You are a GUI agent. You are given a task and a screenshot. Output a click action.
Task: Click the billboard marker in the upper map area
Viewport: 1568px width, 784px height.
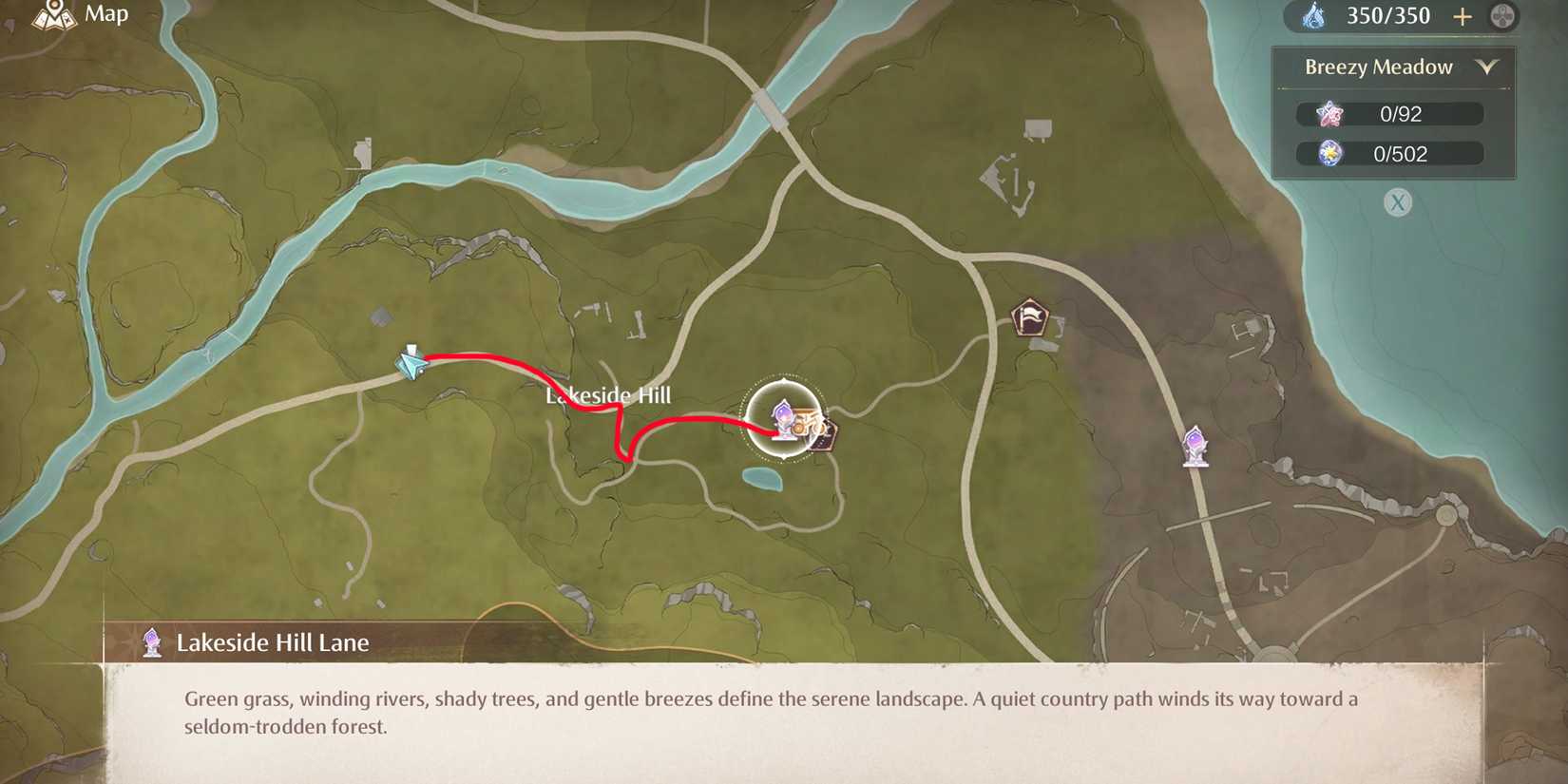coord(1038,124)
